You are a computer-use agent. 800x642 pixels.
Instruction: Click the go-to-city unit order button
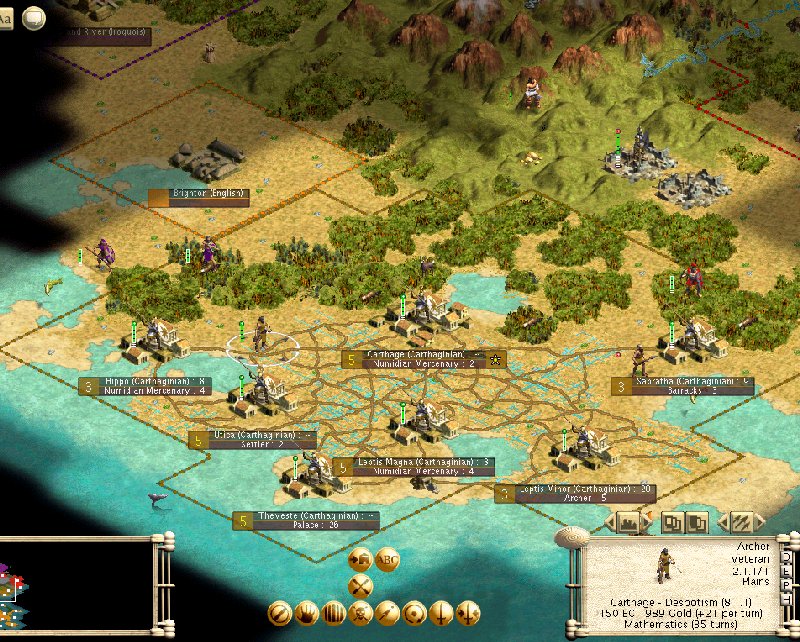(x=361, y=560)
